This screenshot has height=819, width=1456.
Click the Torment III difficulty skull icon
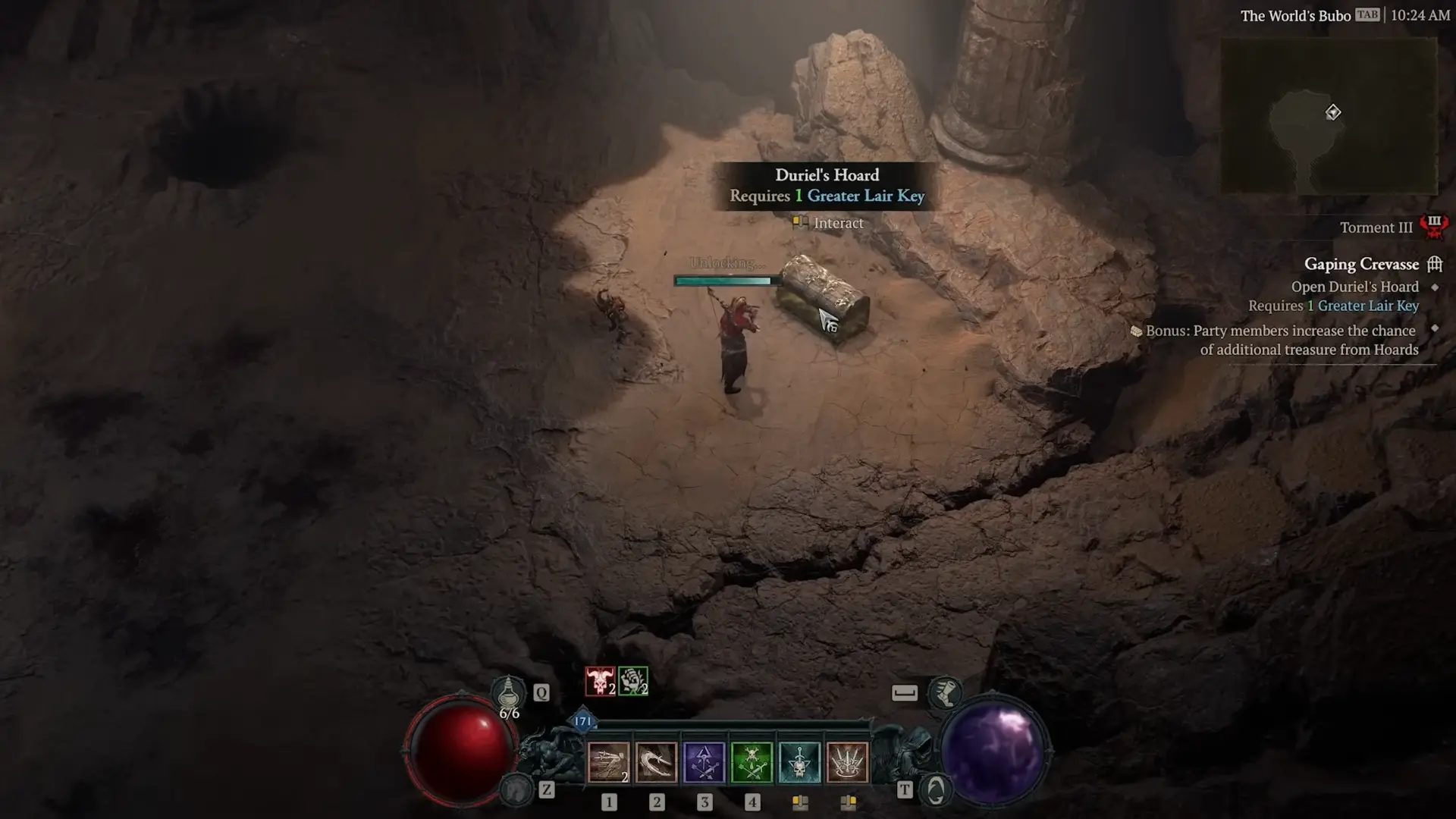[x=1433, y=226]
